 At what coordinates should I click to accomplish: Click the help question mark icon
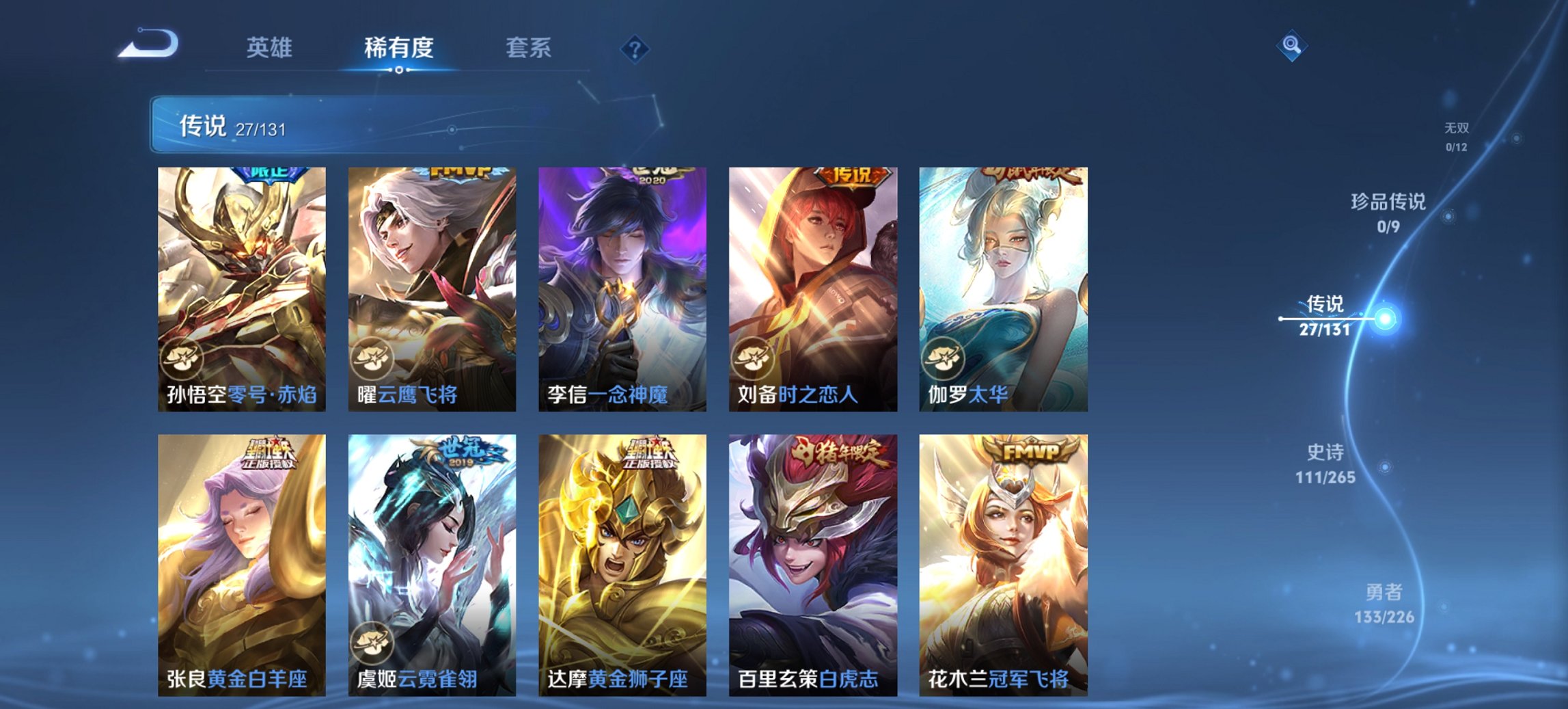(634, 48)
